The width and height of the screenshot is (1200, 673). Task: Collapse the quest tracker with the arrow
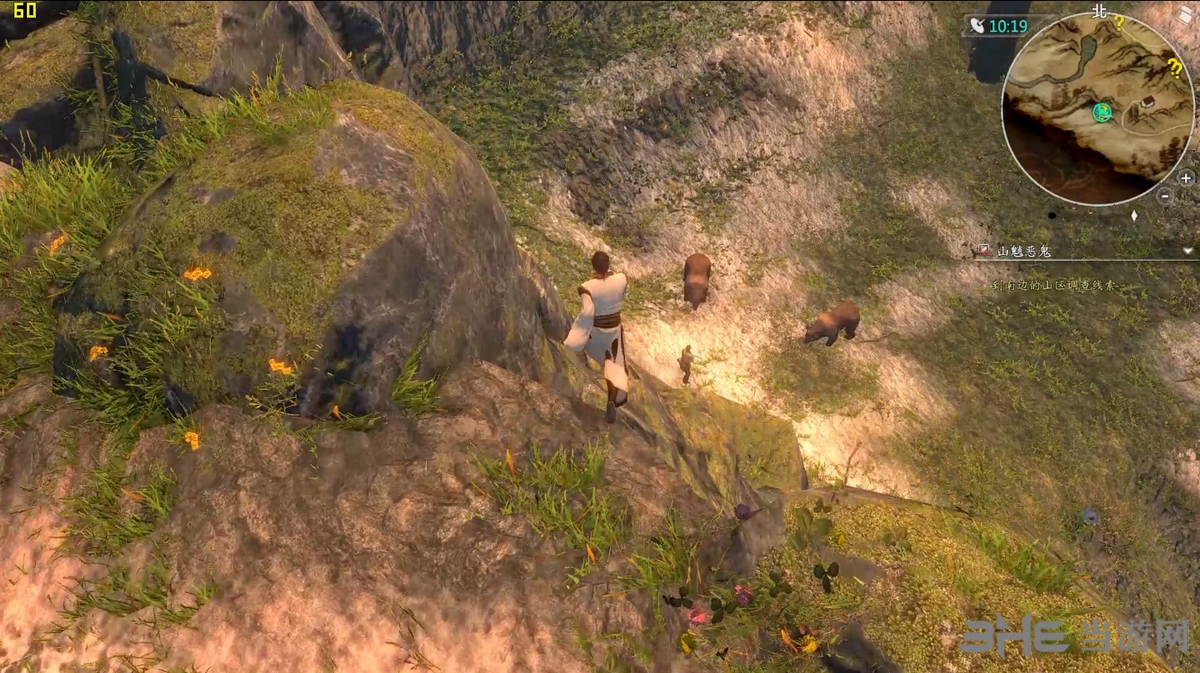tap(1187, 251)
